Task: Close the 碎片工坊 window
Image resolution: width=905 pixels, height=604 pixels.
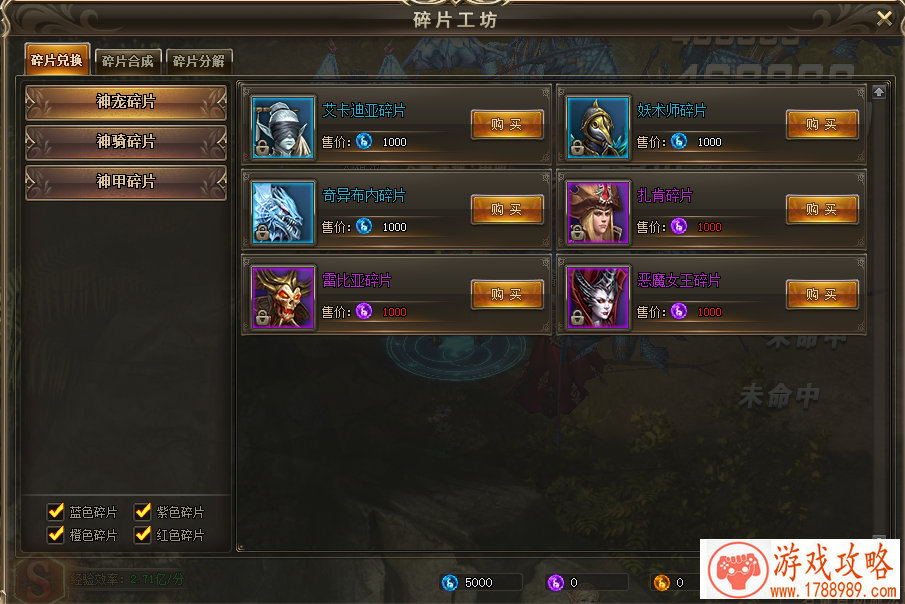Action: click(883, 18)
